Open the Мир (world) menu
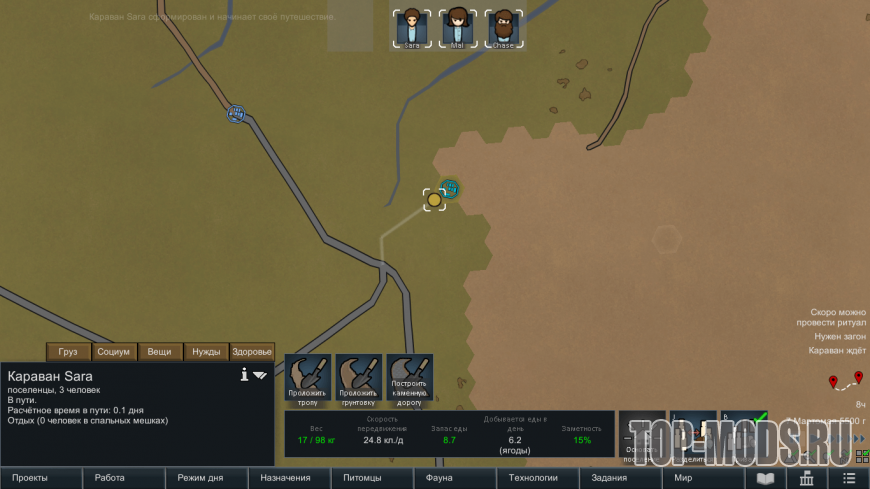 click(x=684, y=478)
